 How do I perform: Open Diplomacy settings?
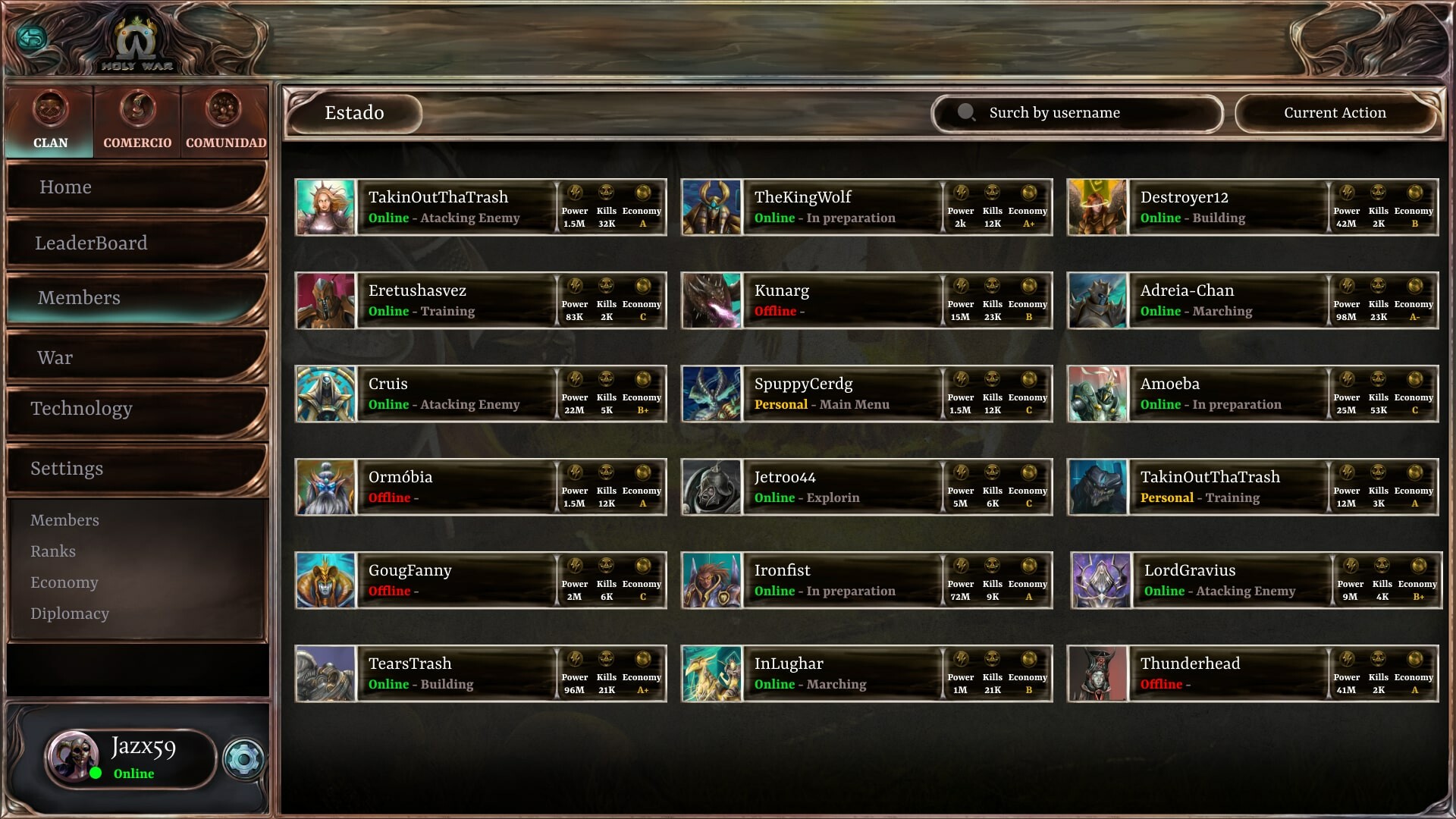click(71, 613)
